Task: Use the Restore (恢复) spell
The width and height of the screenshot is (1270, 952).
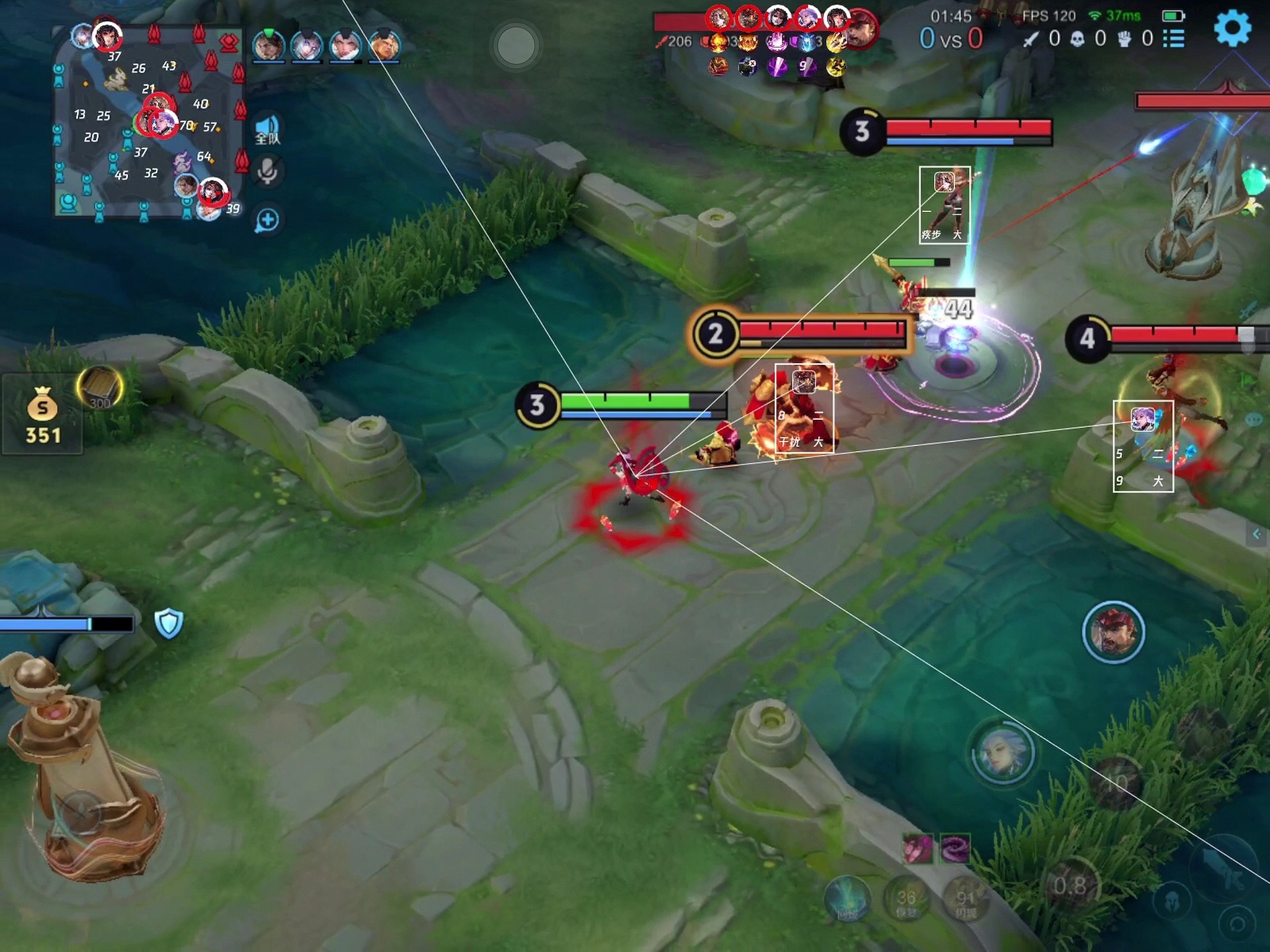Action: (x=906, y=900)
